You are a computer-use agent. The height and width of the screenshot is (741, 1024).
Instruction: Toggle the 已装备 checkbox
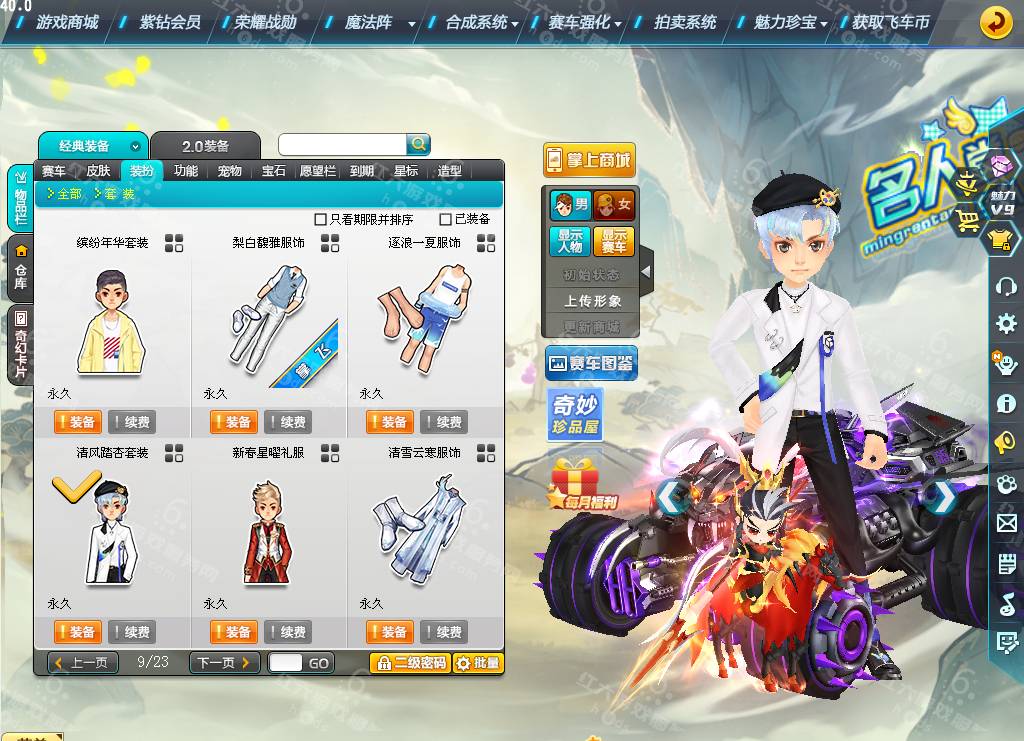pyautogui.click(x=446, y=220)
